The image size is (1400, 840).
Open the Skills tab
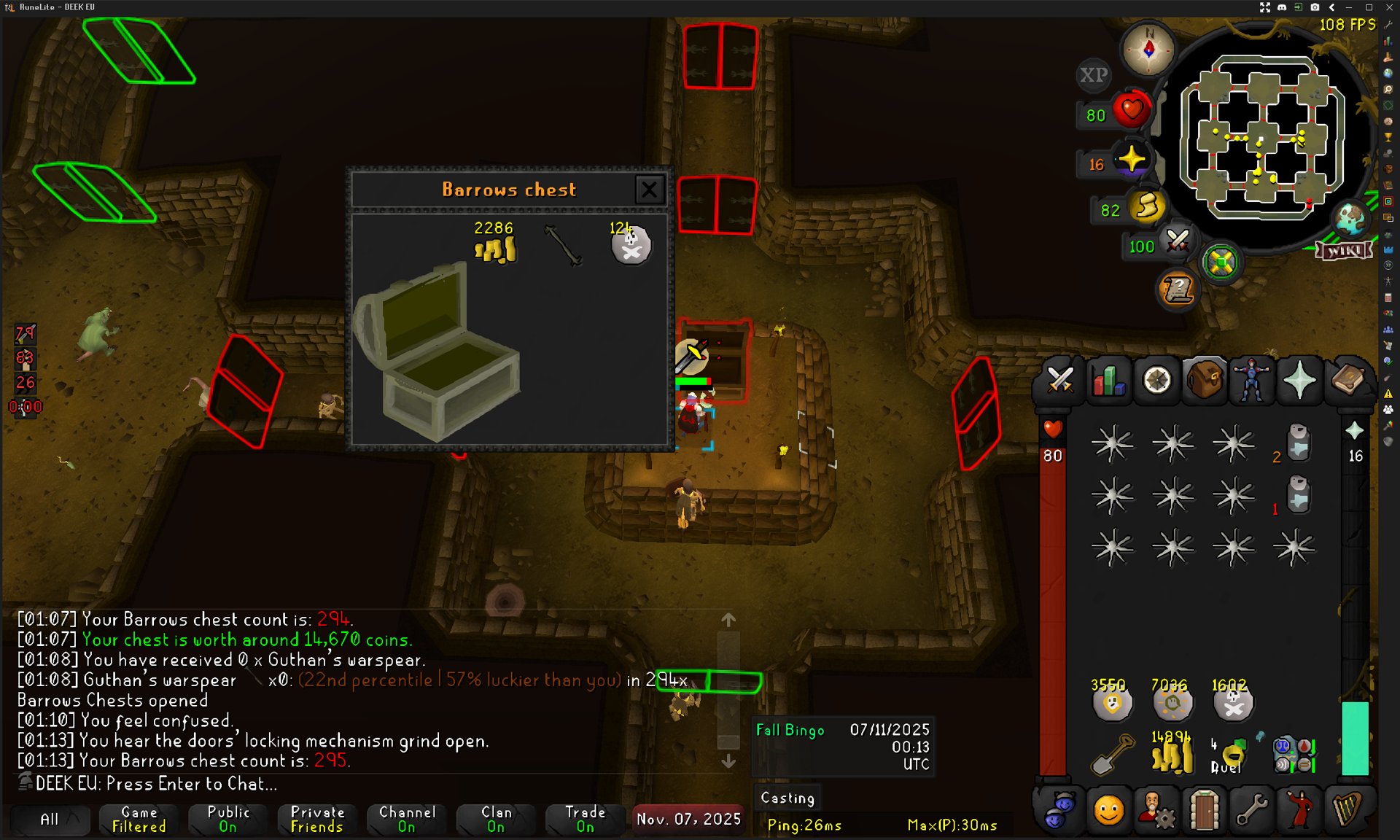1108,380
